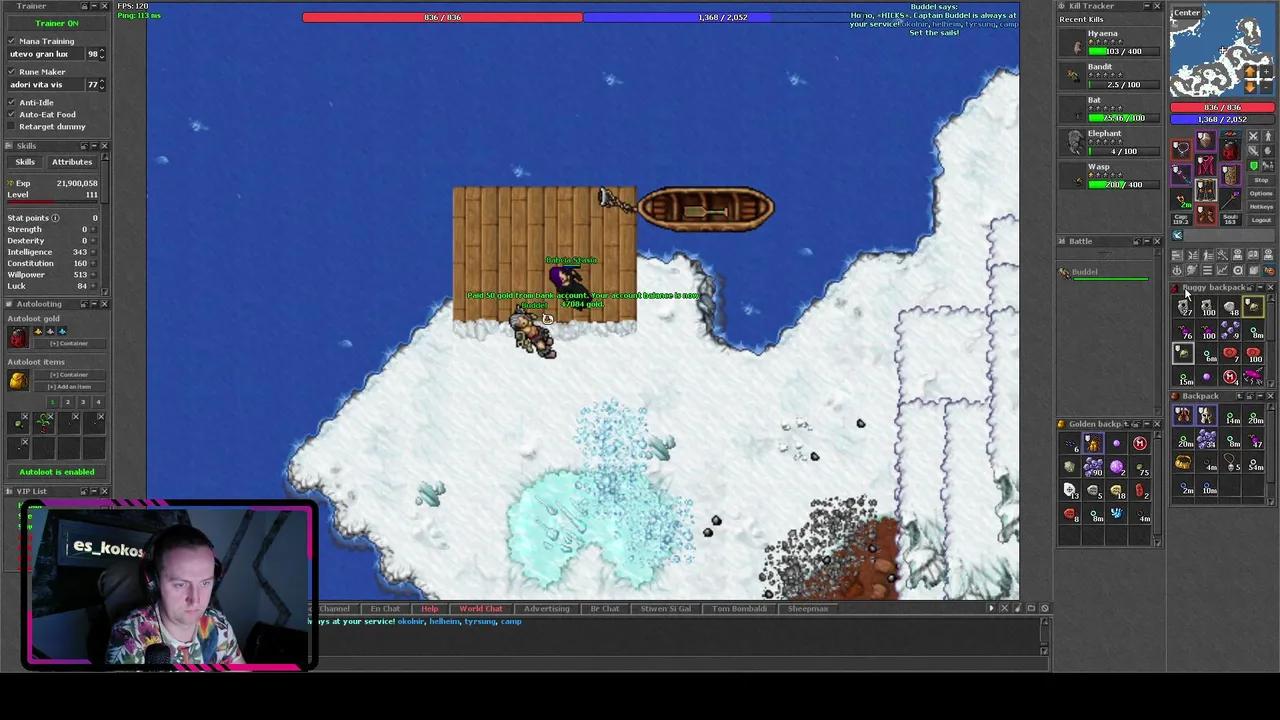Collapse the Battle window
The height and width of the screenshot is (720, 1280).
point(1147,241)
